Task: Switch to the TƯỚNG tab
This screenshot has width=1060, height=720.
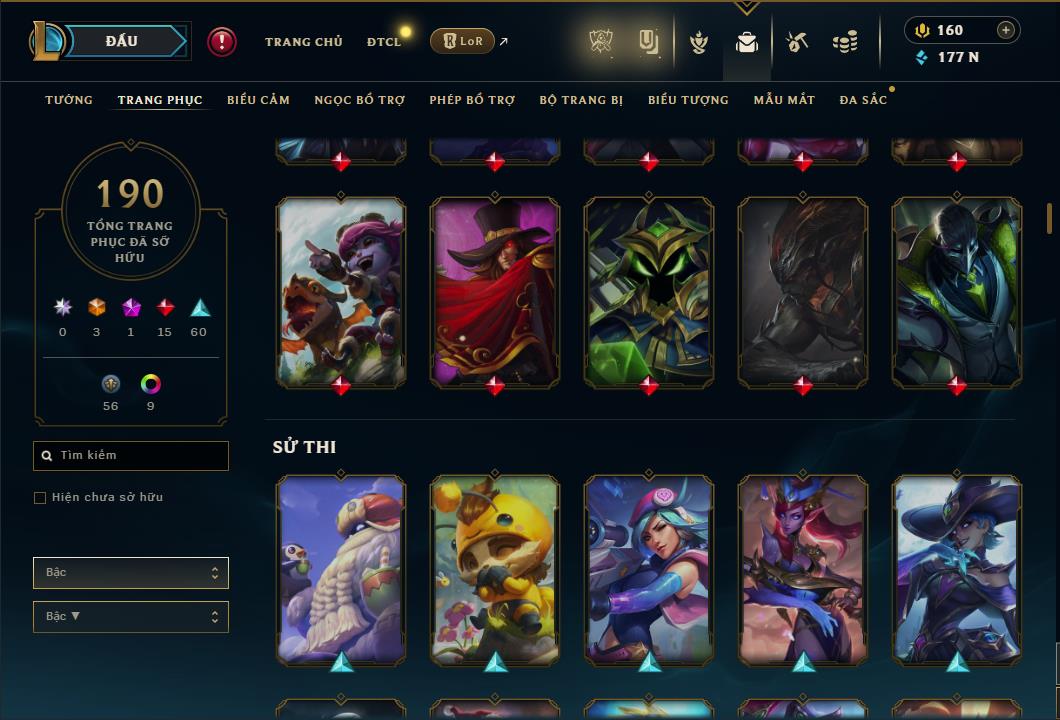Action: [69, 100]
